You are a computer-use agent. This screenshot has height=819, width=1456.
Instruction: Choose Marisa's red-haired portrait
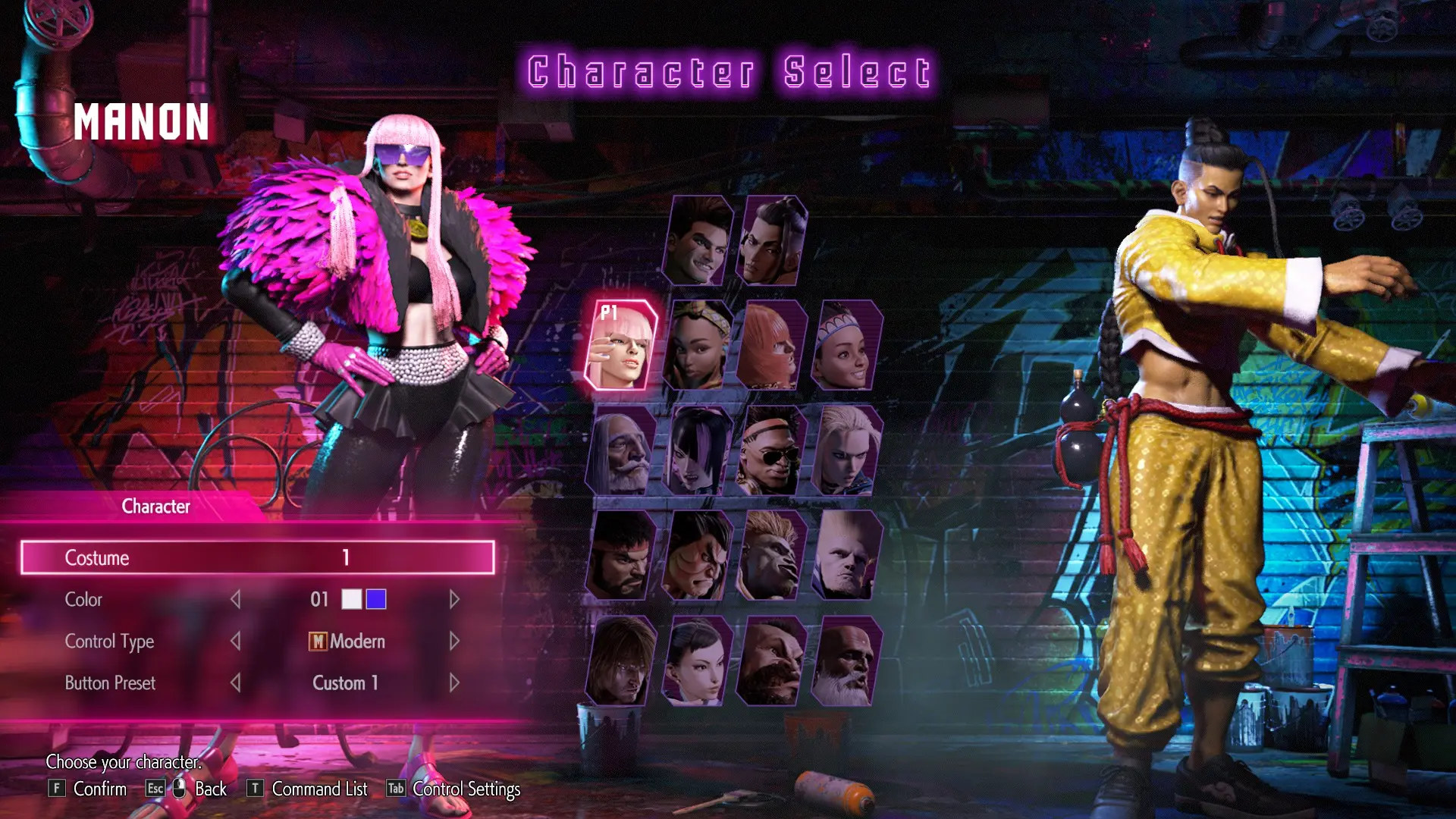tap(771, 346)
